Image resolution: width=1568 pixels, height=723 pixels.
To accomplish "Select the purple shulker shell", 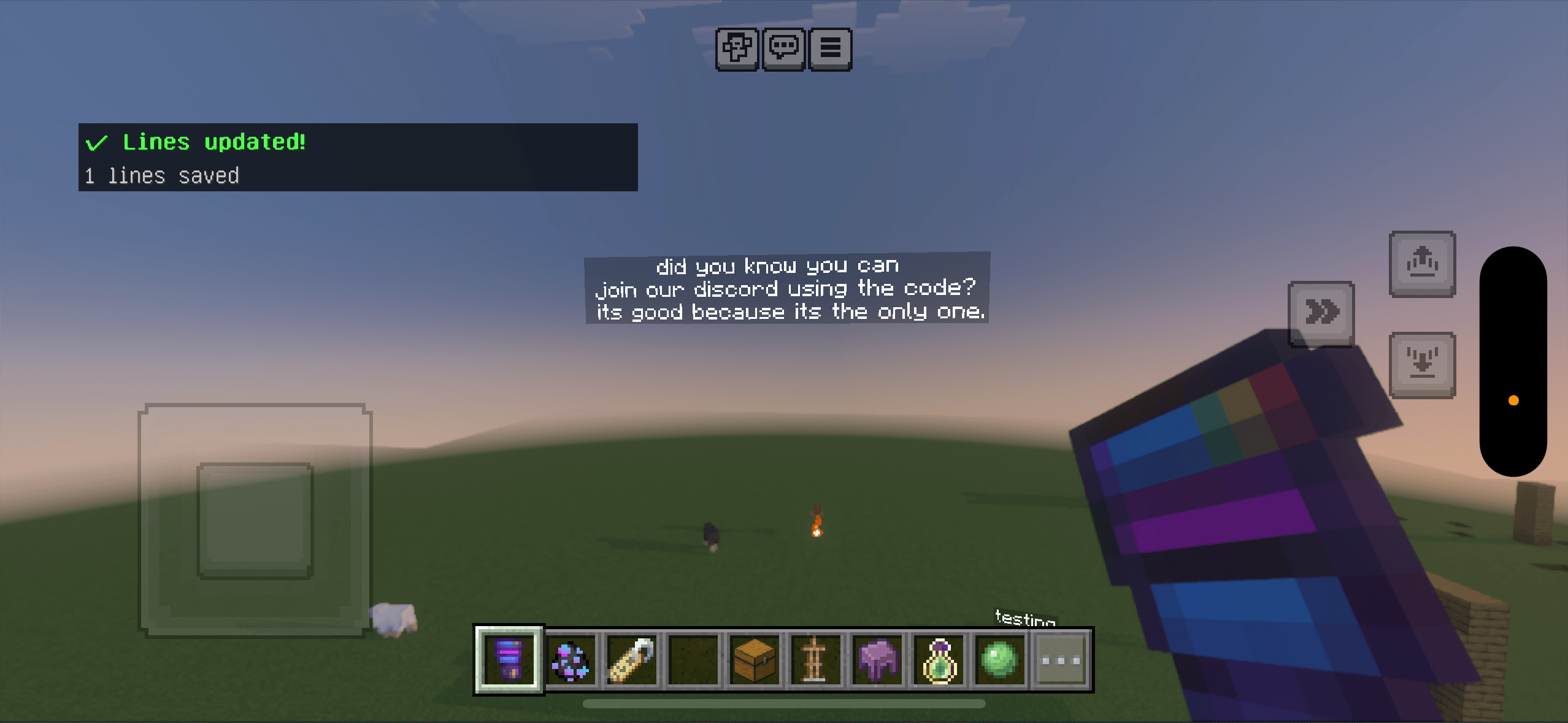I will point(878,660).
